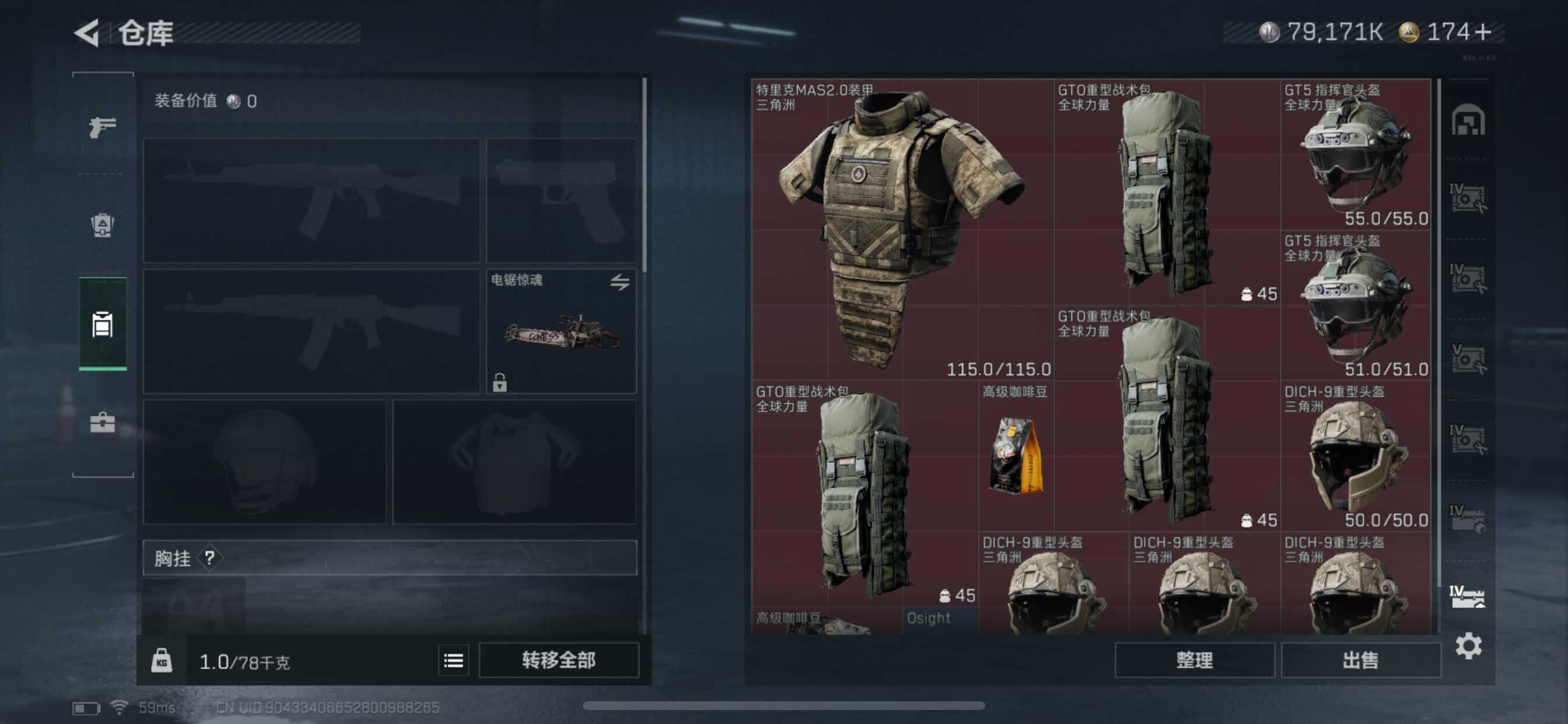Open the briefcase tab in sidebar

tap(102, 421)
